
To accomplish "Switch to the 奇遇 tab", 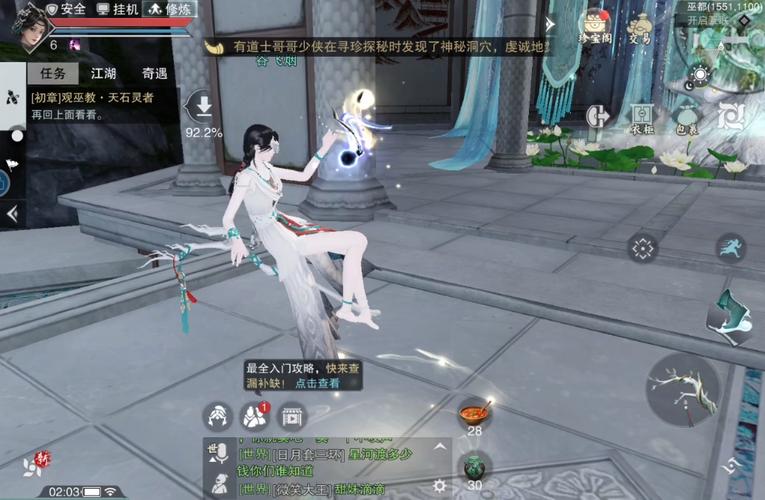I will [x=155, y=74].
